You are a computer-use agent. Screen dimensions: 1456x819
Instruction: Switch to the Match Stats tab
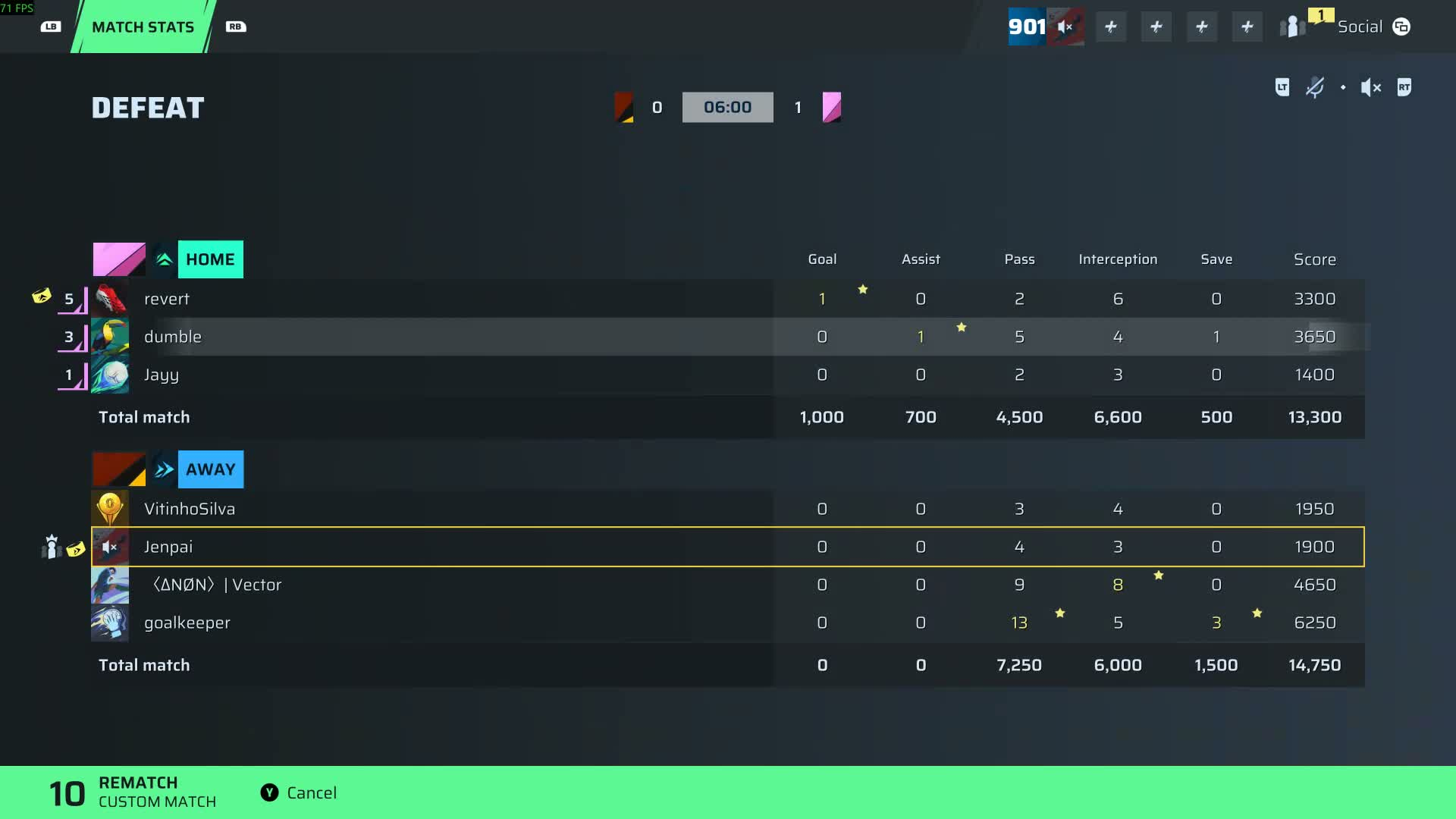143,27
